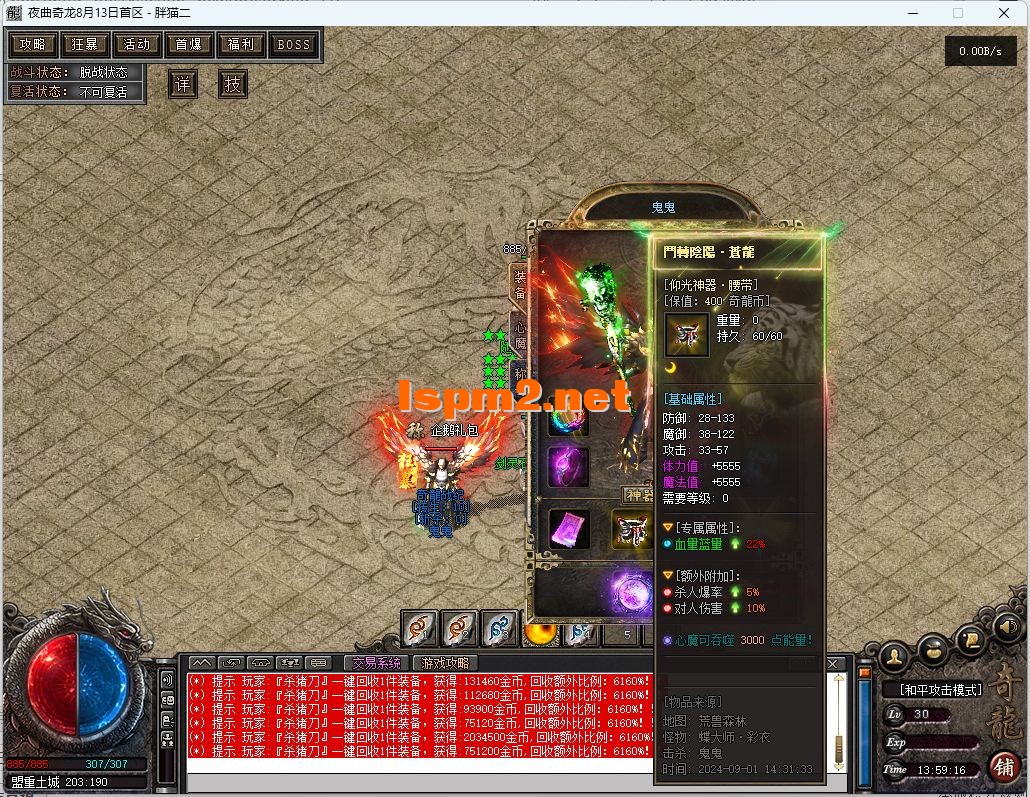The image size is (1030, 797).
Task: Open the red 铺 shop button
Action: [x=1003, y=765]
